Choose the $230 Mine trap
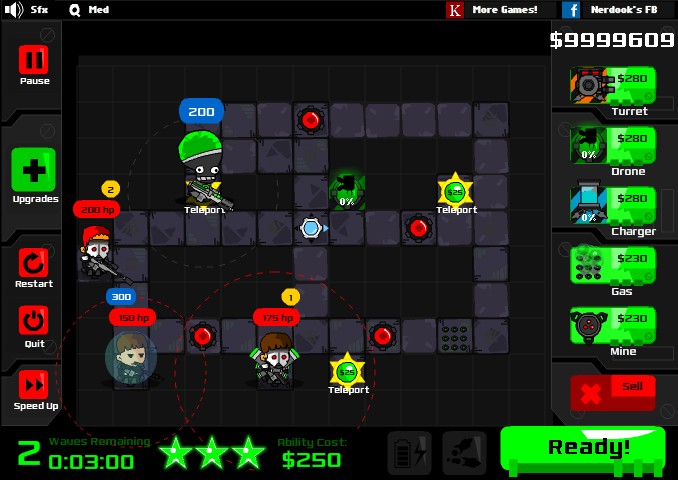The width and height of the screenshot is (678, 480). tap(613, 325)
